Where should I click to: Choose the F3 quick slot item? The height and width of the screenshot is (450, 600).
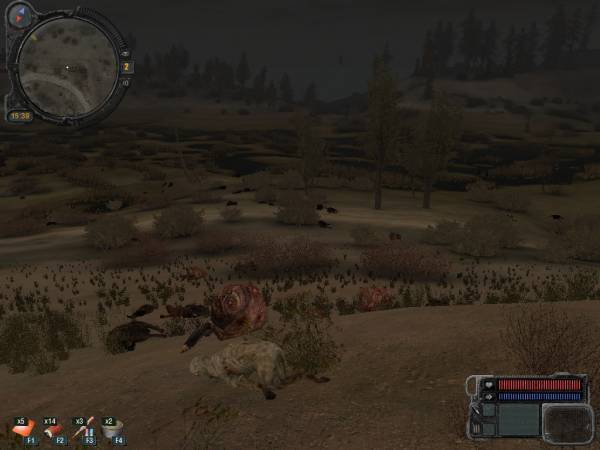pos(82,431)
